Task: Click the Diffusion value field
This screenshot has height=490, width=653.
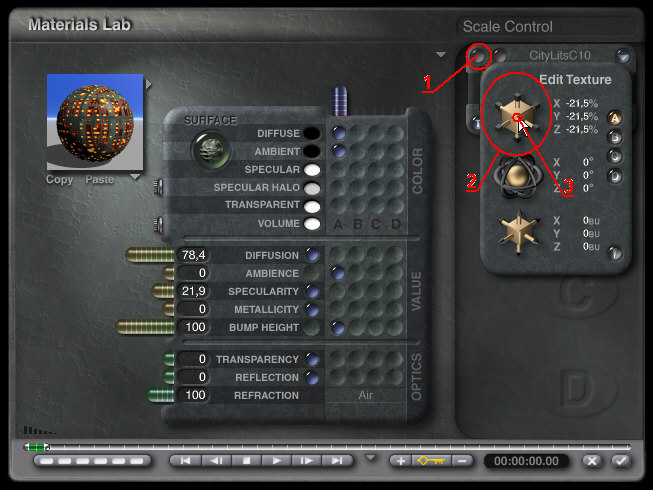Action: coord(193,255)
